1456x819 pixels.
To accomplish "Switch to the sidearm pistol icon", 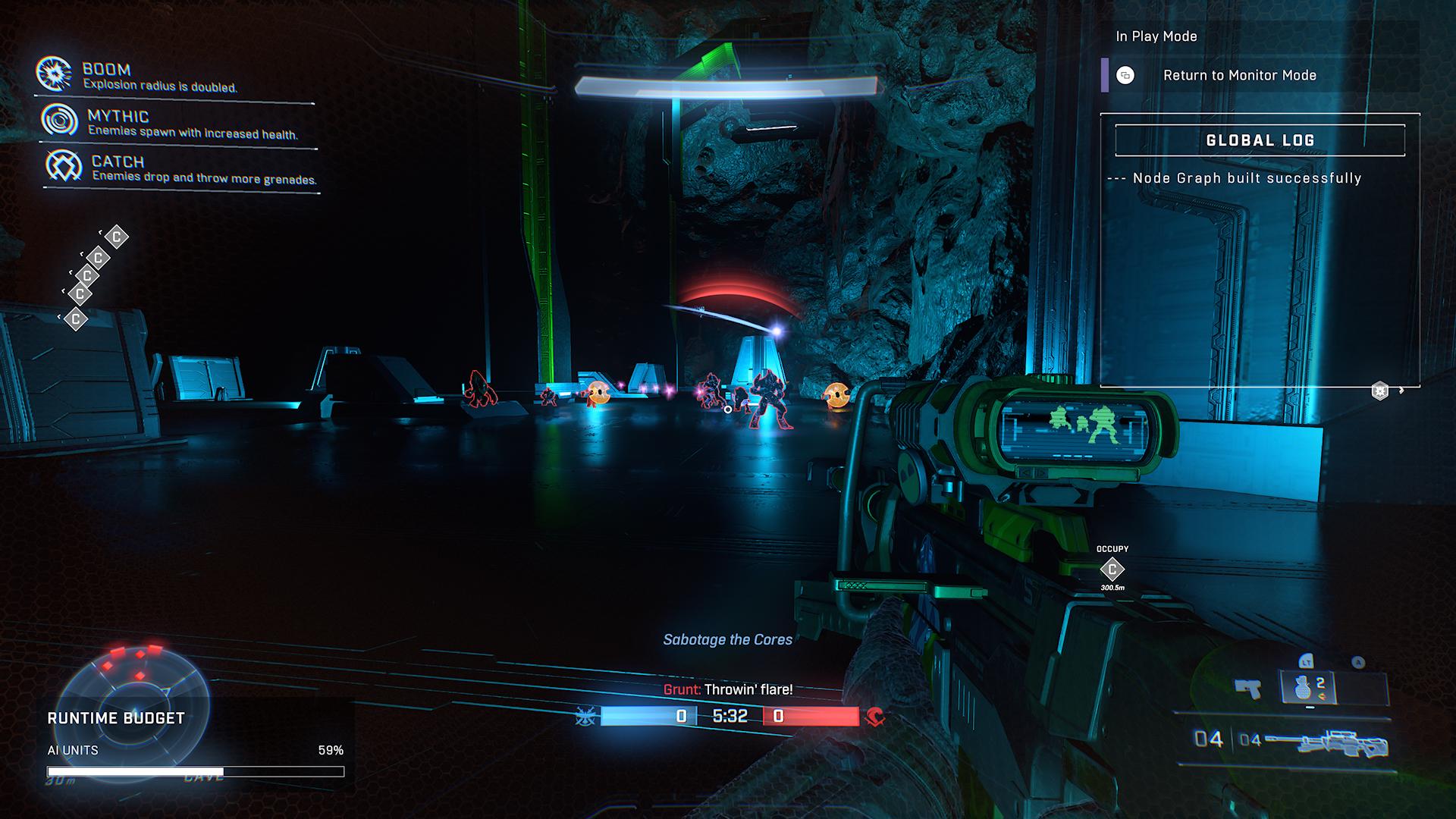I will click(x=1248, y=689).
